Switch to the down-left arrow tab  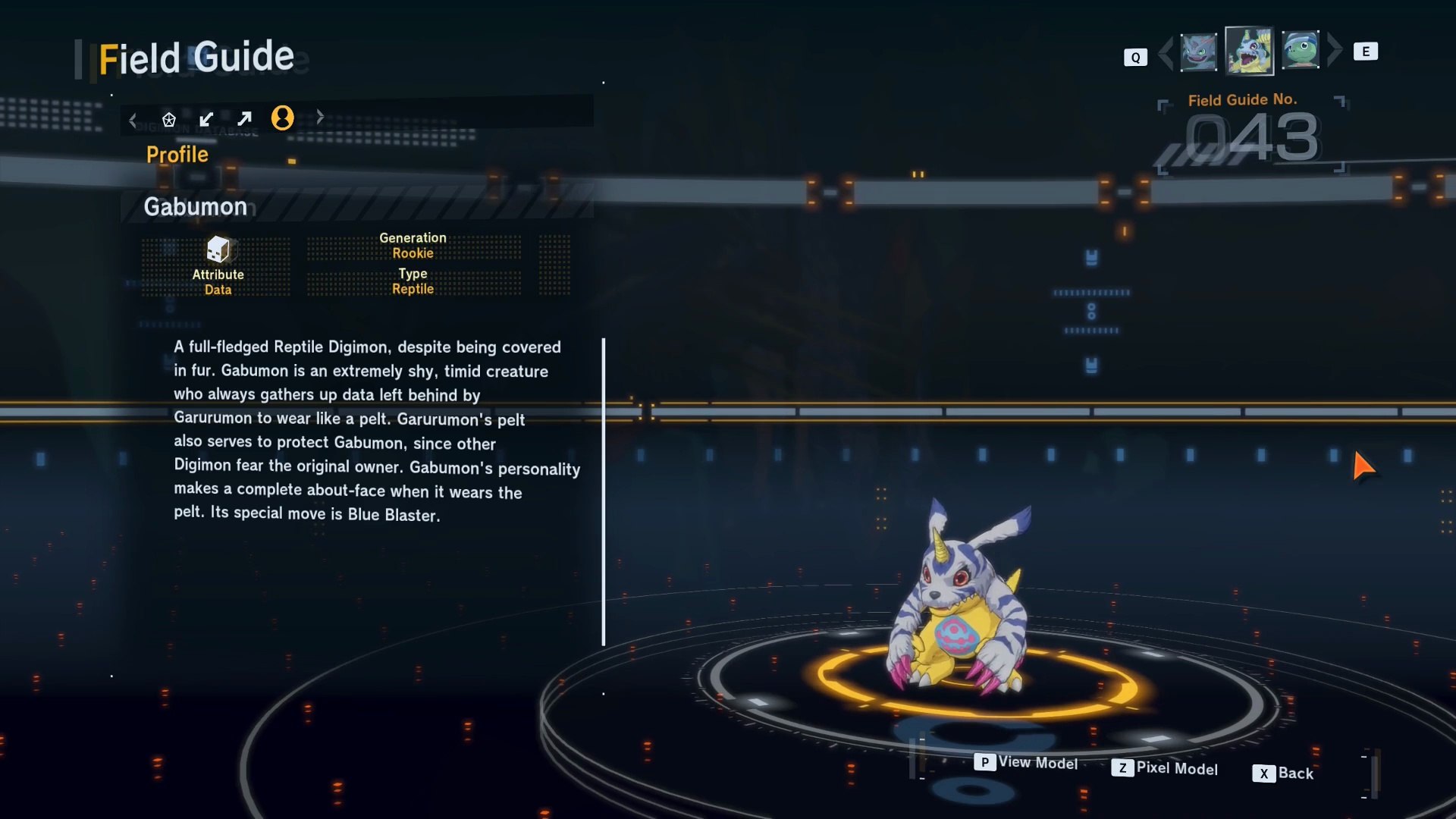[x=206, y=119]
